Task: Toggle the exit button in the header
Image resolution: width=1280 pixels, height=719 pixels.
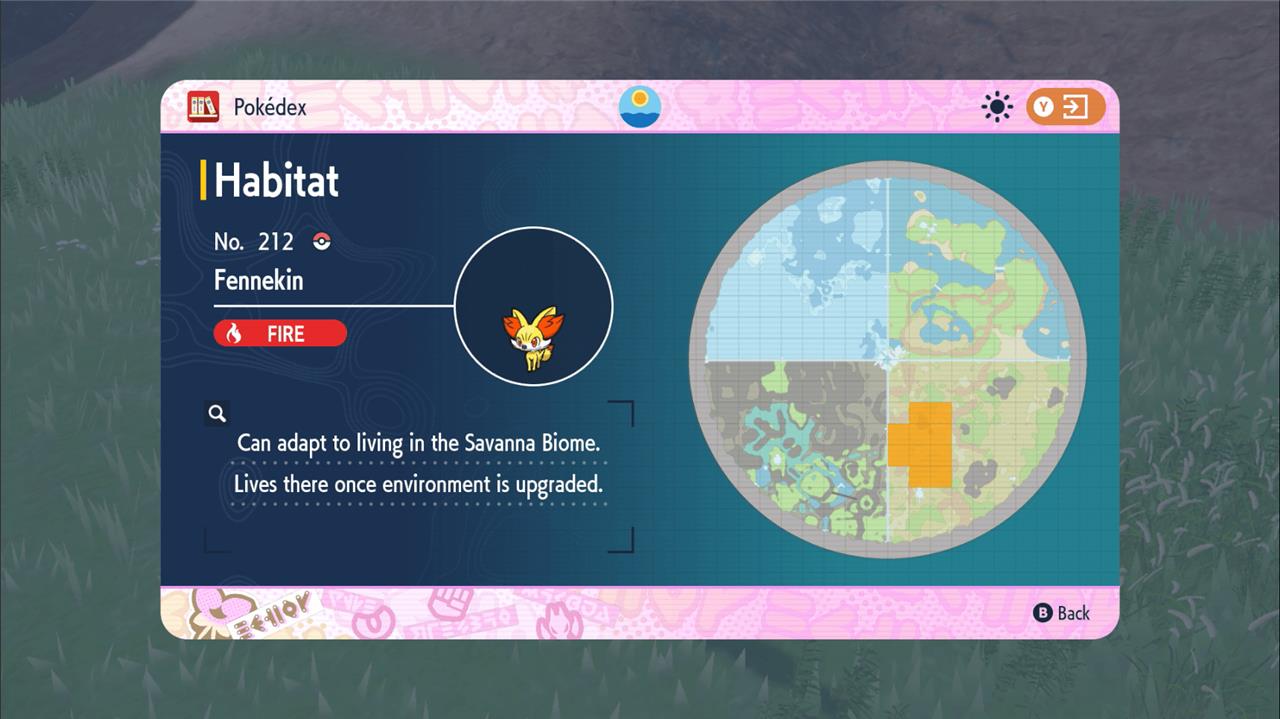Action: pos(1065,107)
